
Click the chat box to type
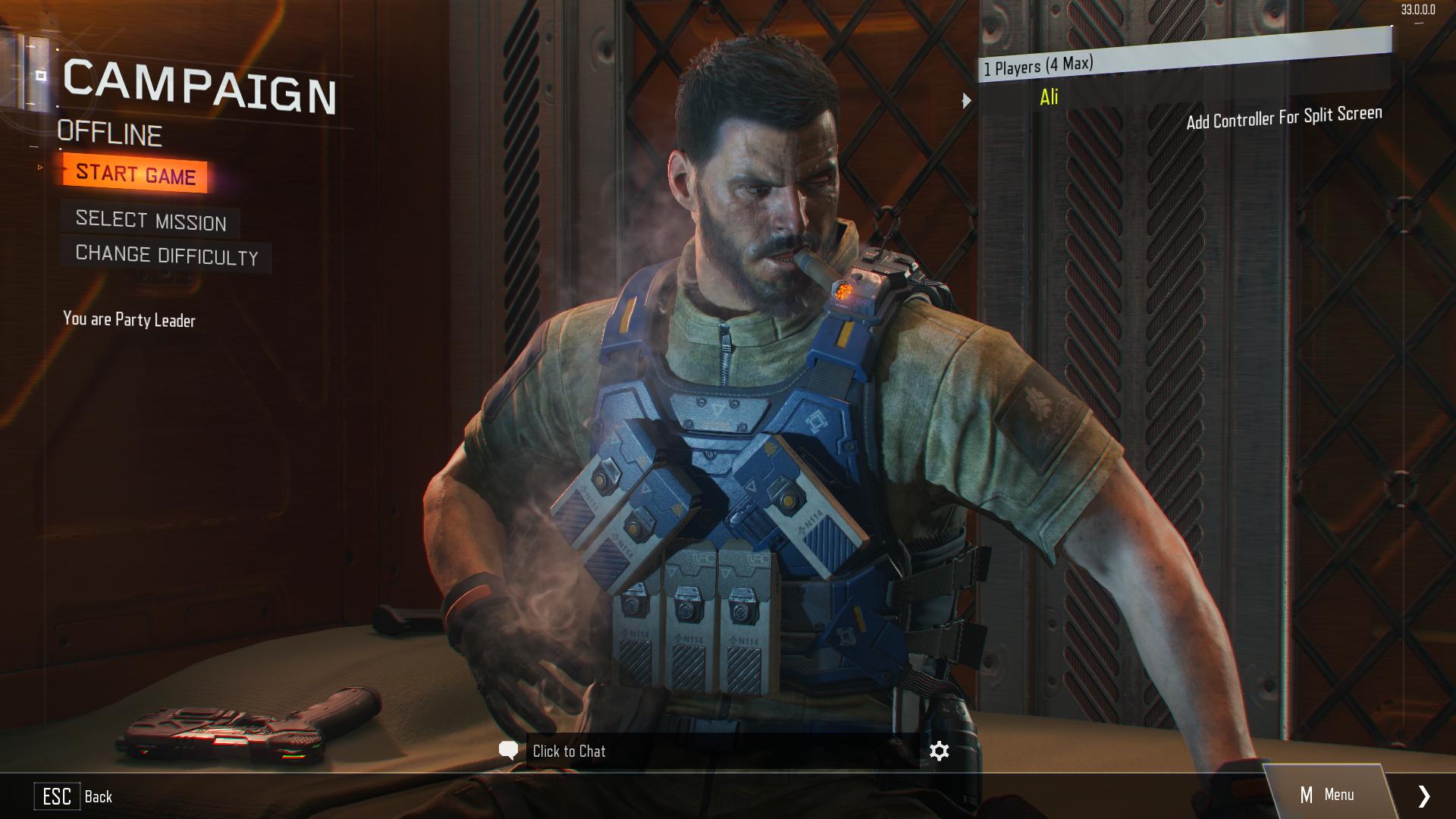point(720,751)
